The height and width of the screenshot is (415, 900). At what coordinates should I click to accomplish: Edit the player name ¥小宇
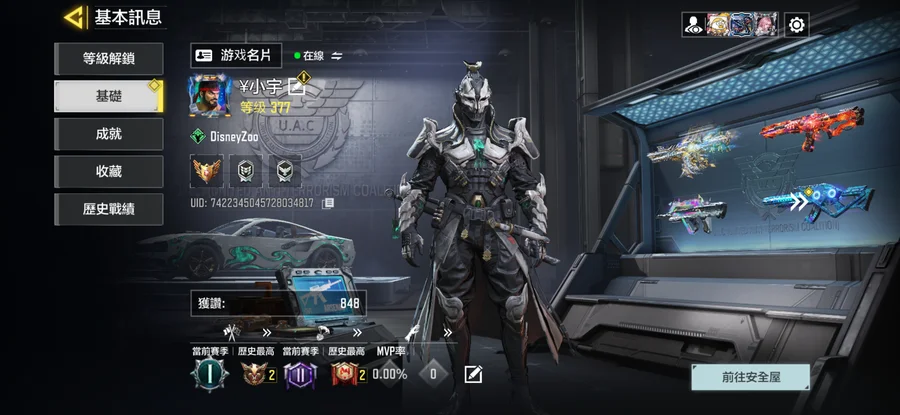[297, 86]
